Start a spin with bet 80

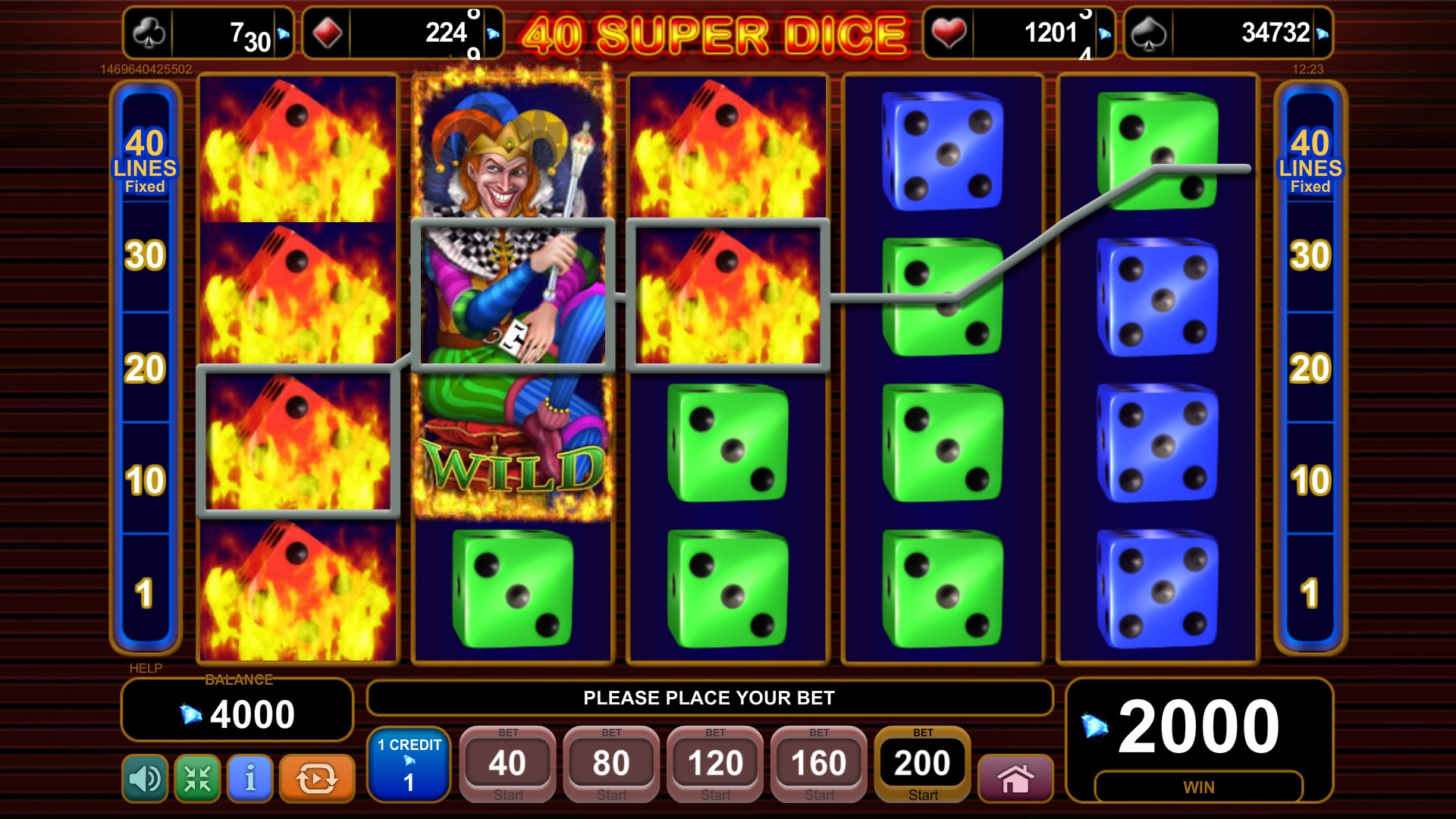tap(611, 764)
